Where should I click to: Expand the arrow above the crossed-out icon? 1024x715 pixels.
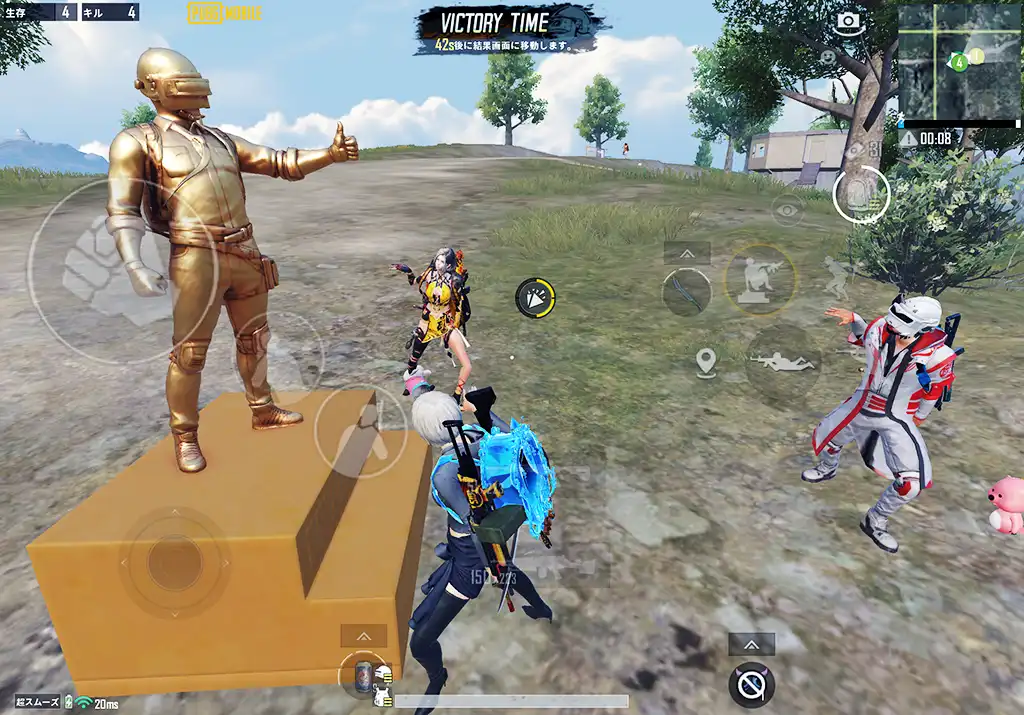tap(752, 645)
